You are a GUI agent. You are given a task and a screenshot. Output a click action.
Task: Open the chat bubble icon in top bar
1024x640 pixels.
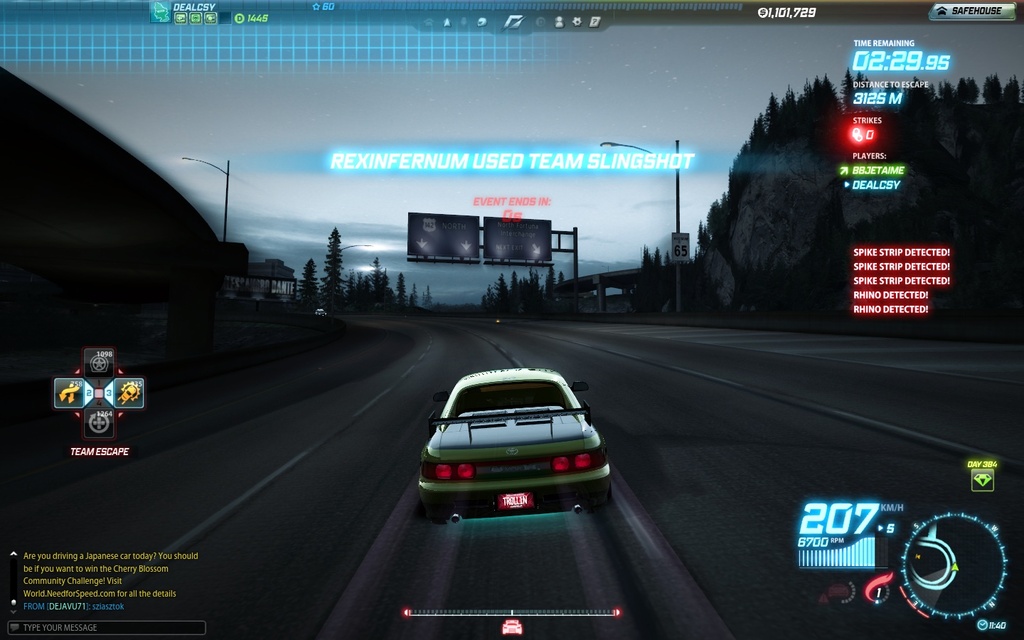pyautogui.click(x=482, y=21)
